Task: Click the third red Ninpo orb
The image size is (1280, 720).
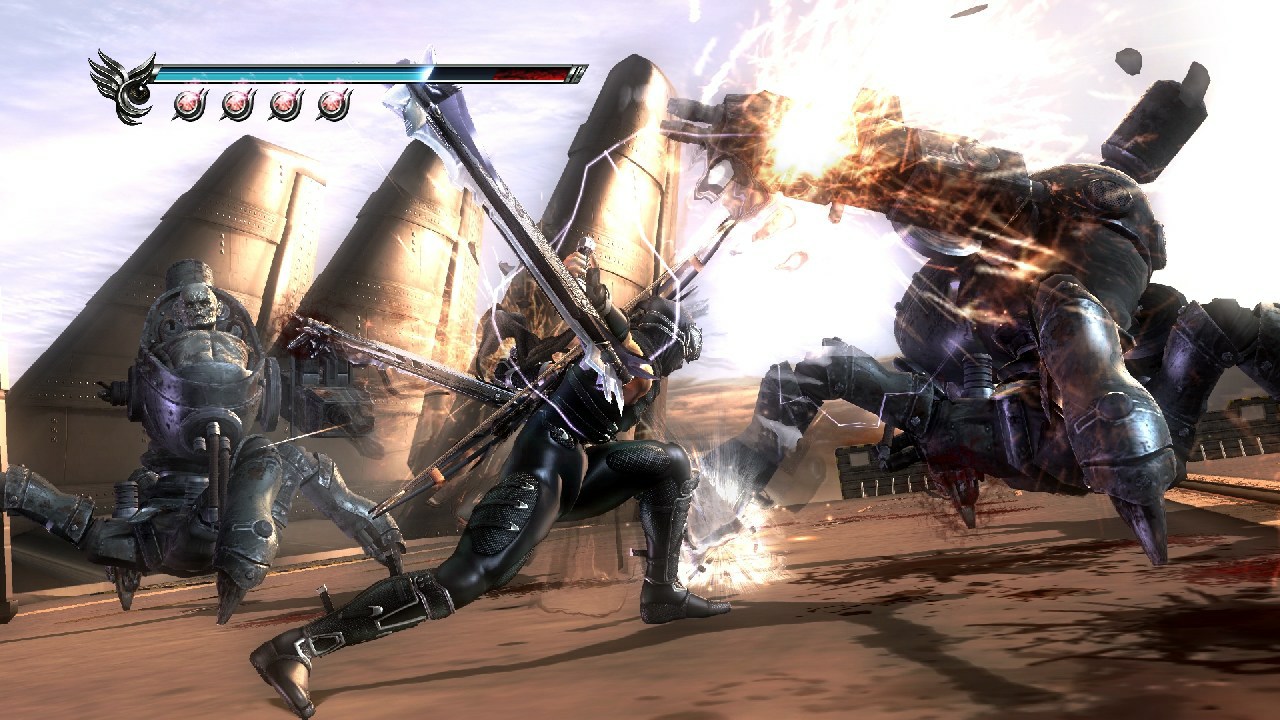Action: coord(283,103)
